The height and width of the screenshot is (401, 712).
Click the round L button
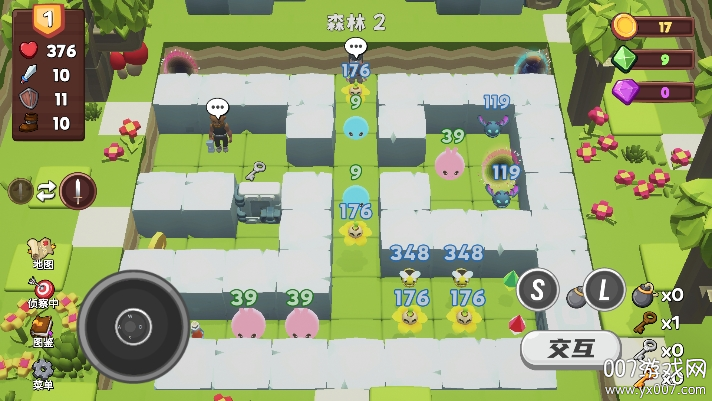tap(604, 289)
